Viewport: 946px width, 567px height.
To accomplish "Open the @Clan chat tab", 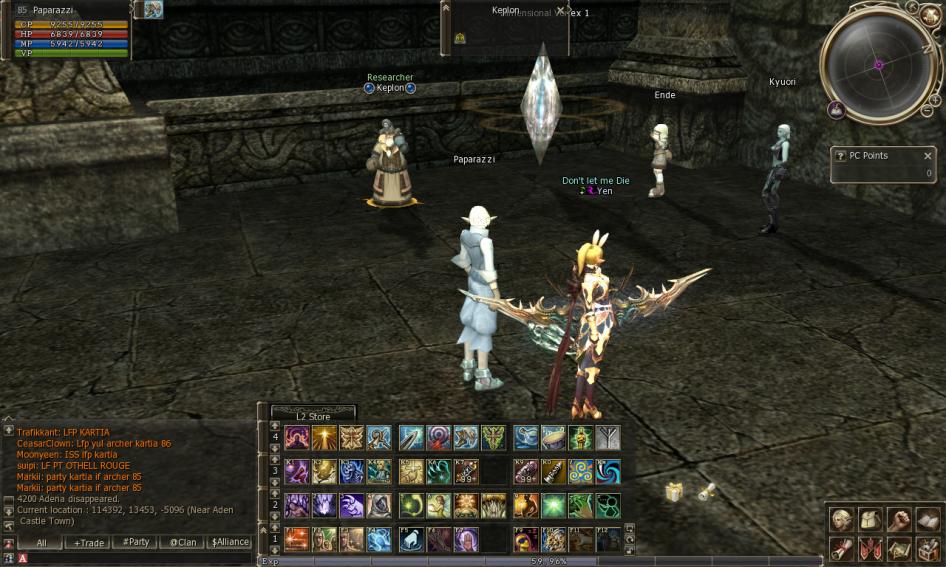I will [x=182, y=542].
